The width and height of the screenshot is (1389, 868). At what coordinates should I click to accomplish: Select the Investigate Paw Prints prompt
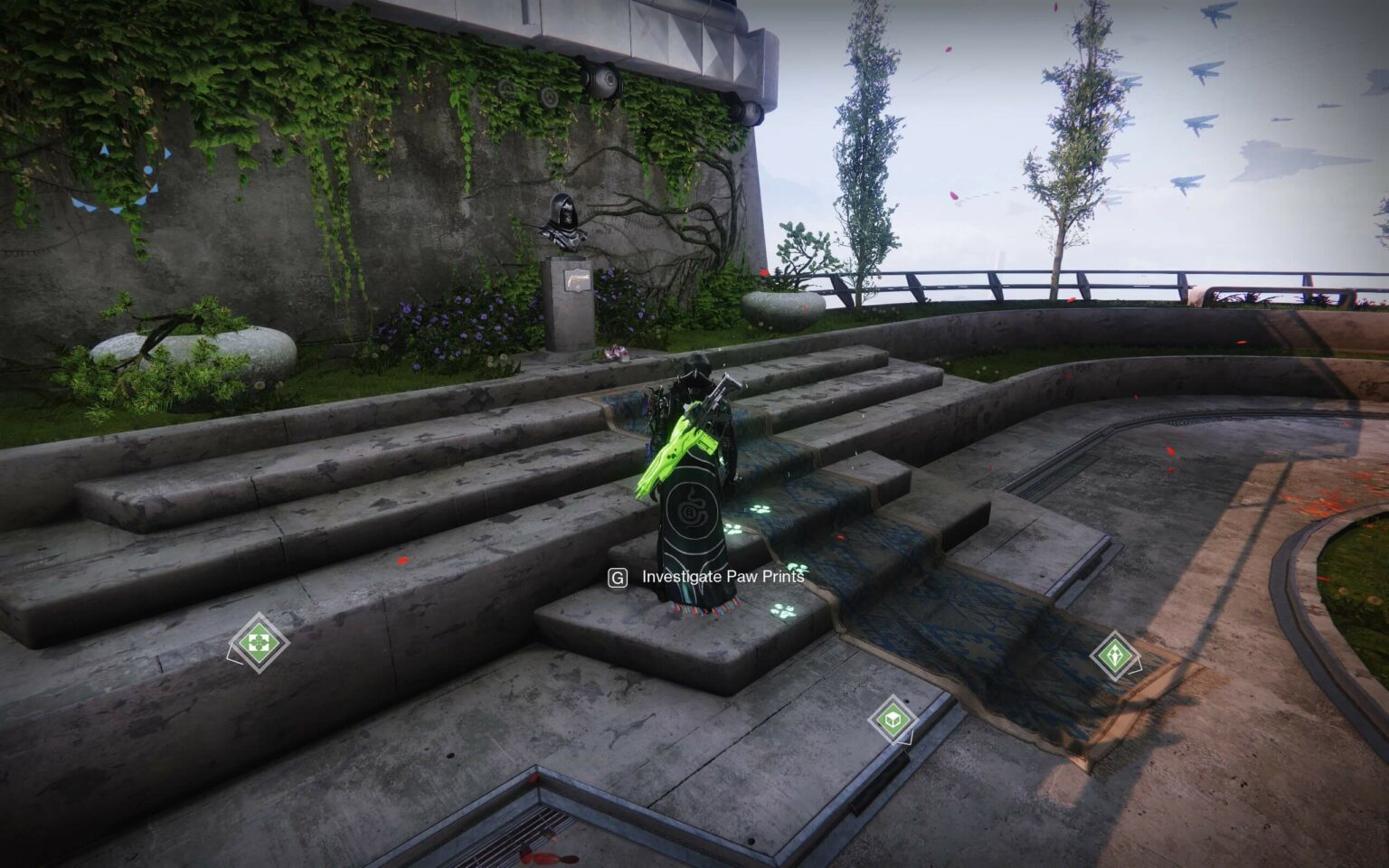coord(723,574)
